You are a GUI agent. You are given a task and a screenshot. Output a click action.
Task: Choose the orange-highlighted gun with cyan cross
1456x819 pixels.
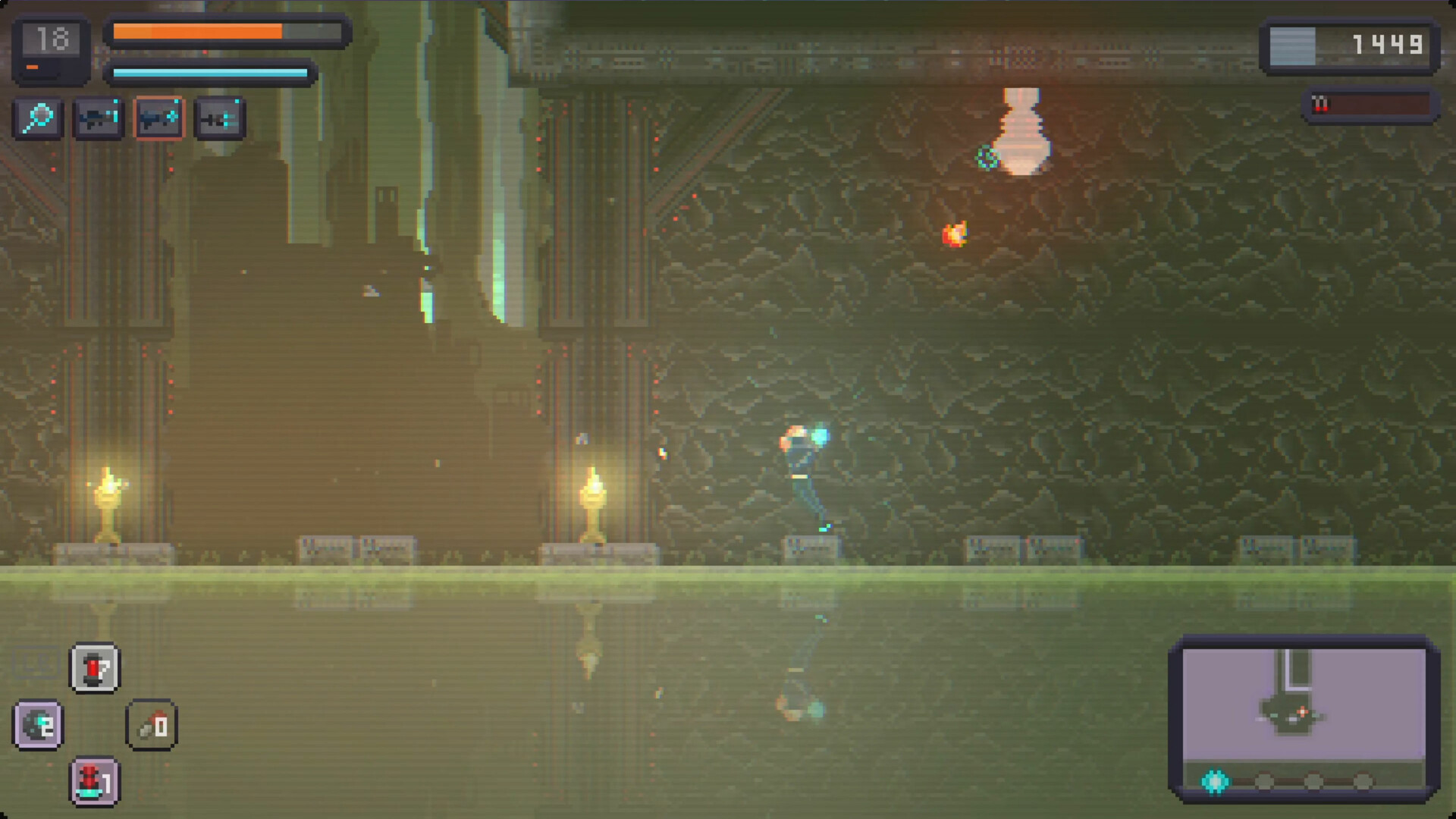click(x=158, y=118)
